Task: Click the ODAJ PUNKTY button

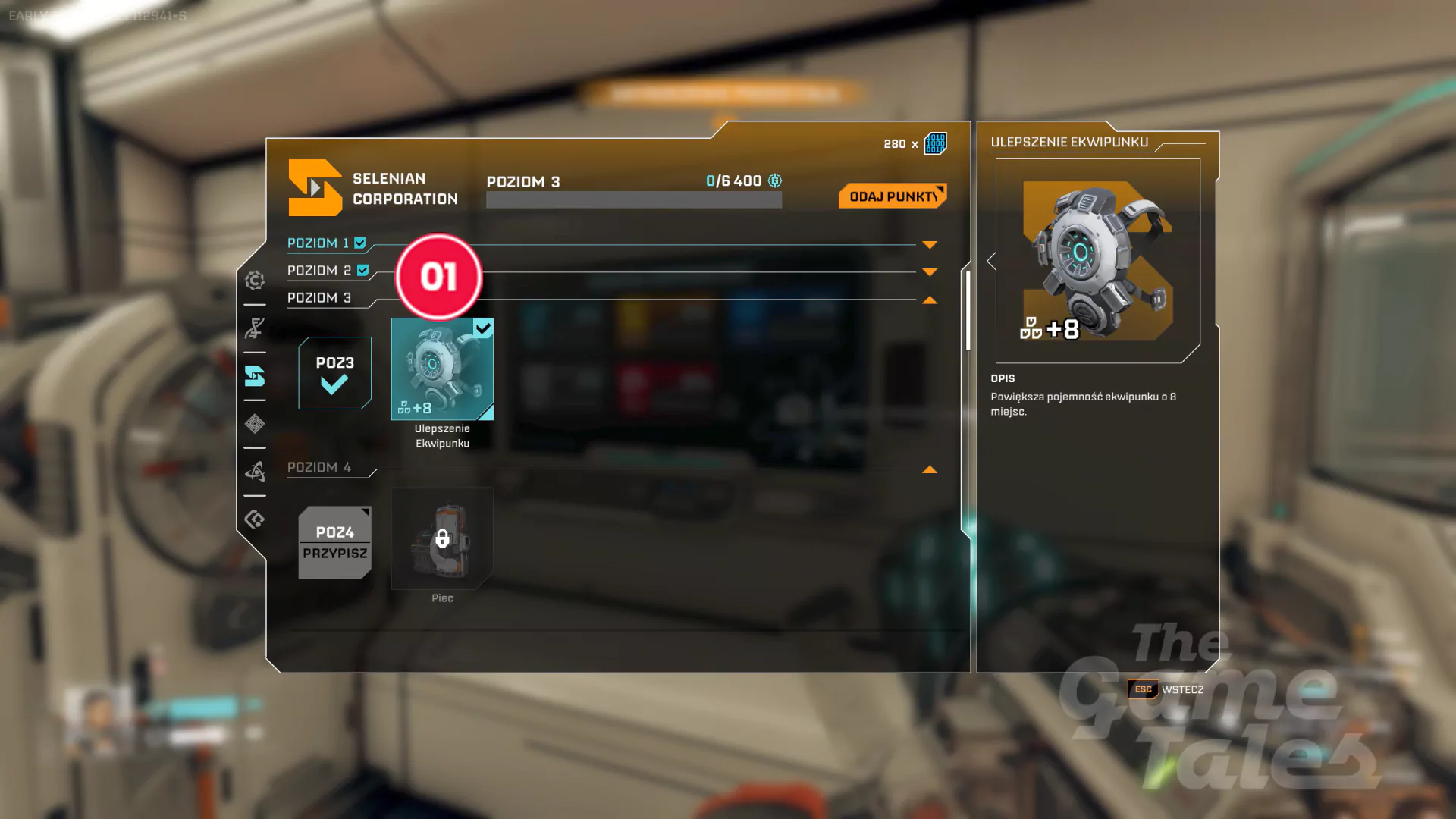Action: (x=892, y=196)
